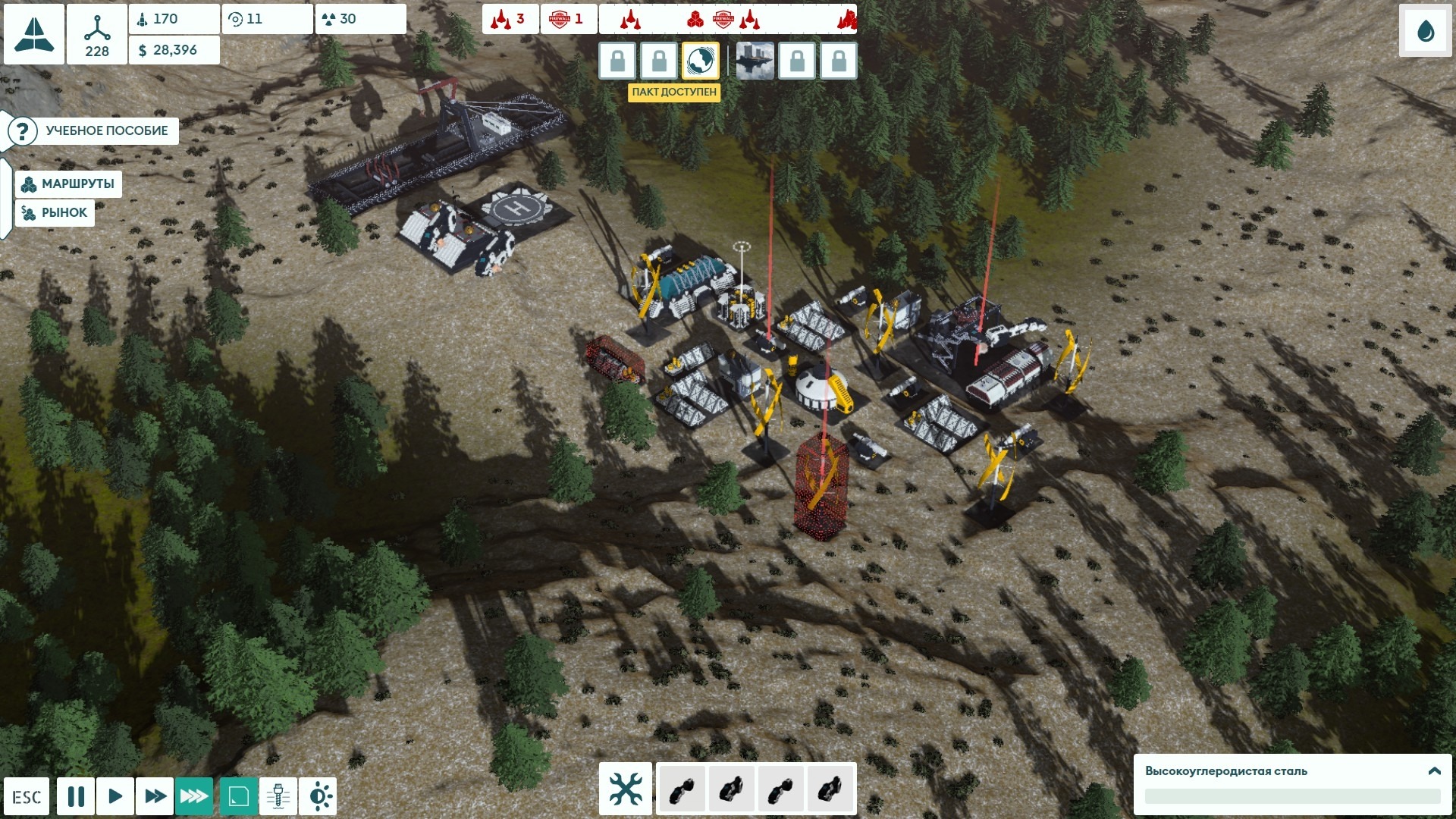This screenshot has width=1456, height=819.
Task: Toggle the drill resource overlay
Action: coord(278,797)
